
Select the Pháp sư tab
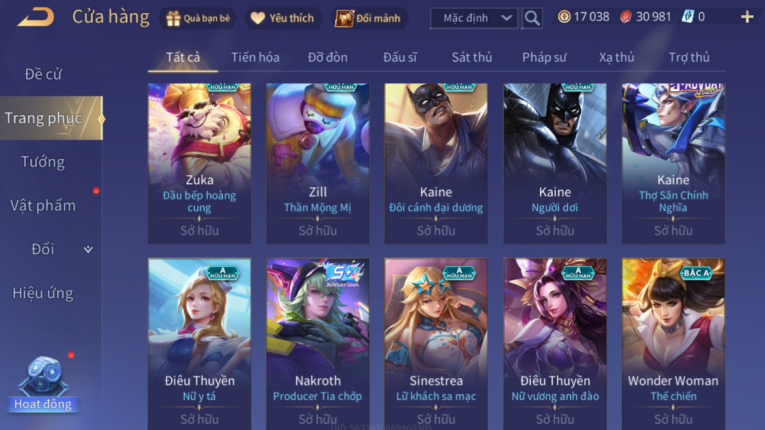(544, 57)
